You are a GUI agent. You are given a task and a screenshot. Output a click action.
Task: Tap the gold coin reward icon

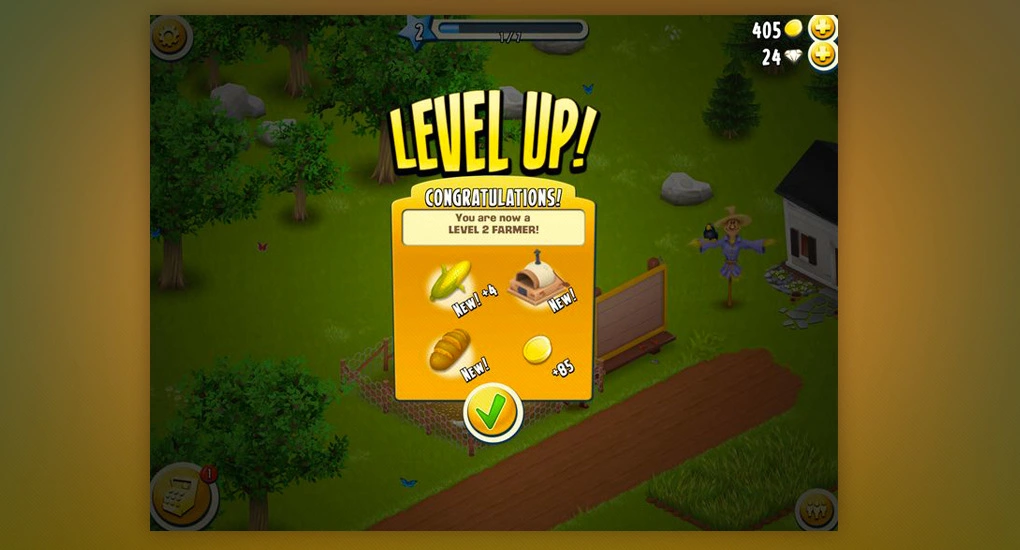click(538, 350)
